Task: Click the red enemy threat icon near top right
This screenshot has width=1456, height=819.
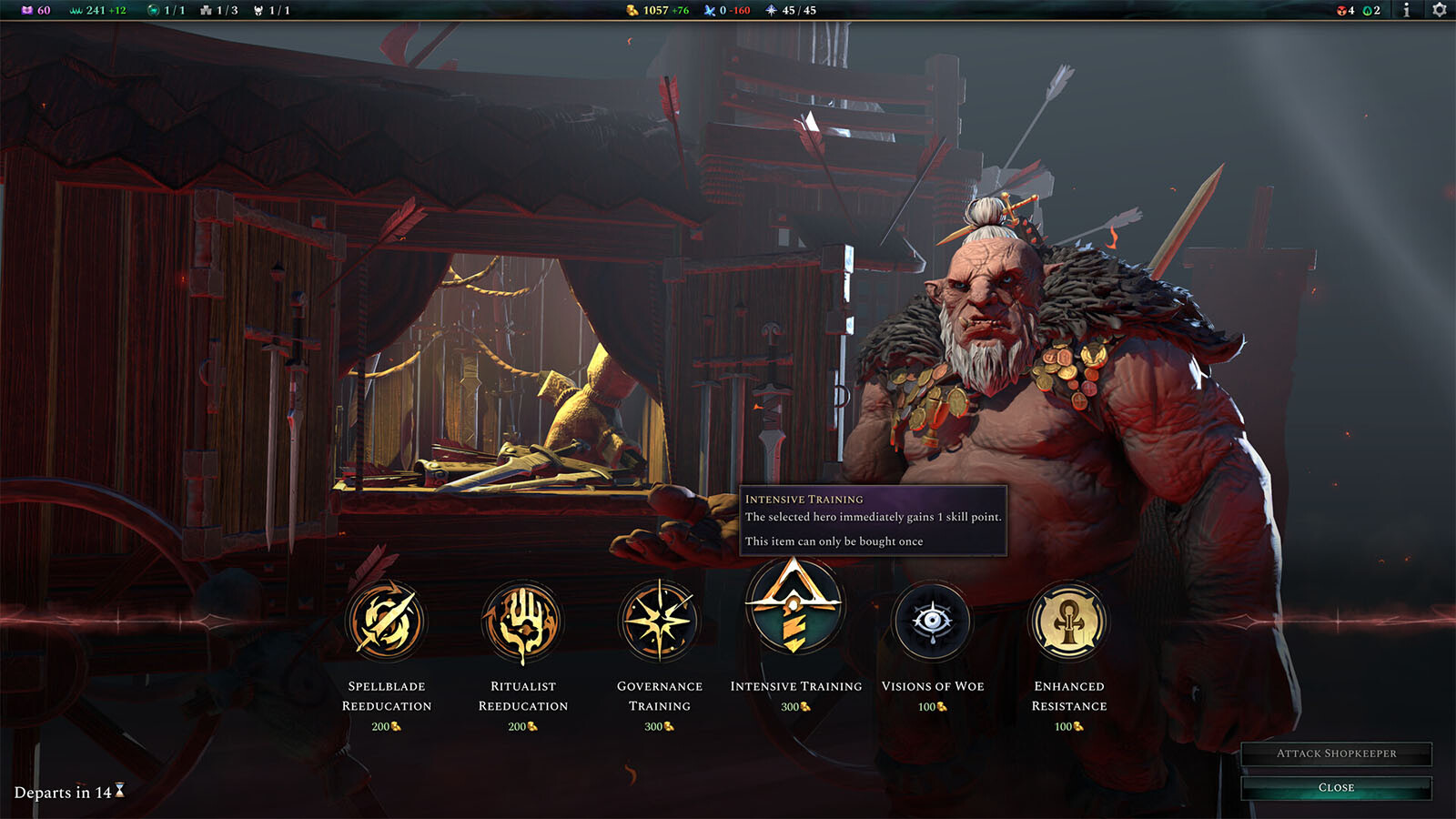Action: [1341, 11]
